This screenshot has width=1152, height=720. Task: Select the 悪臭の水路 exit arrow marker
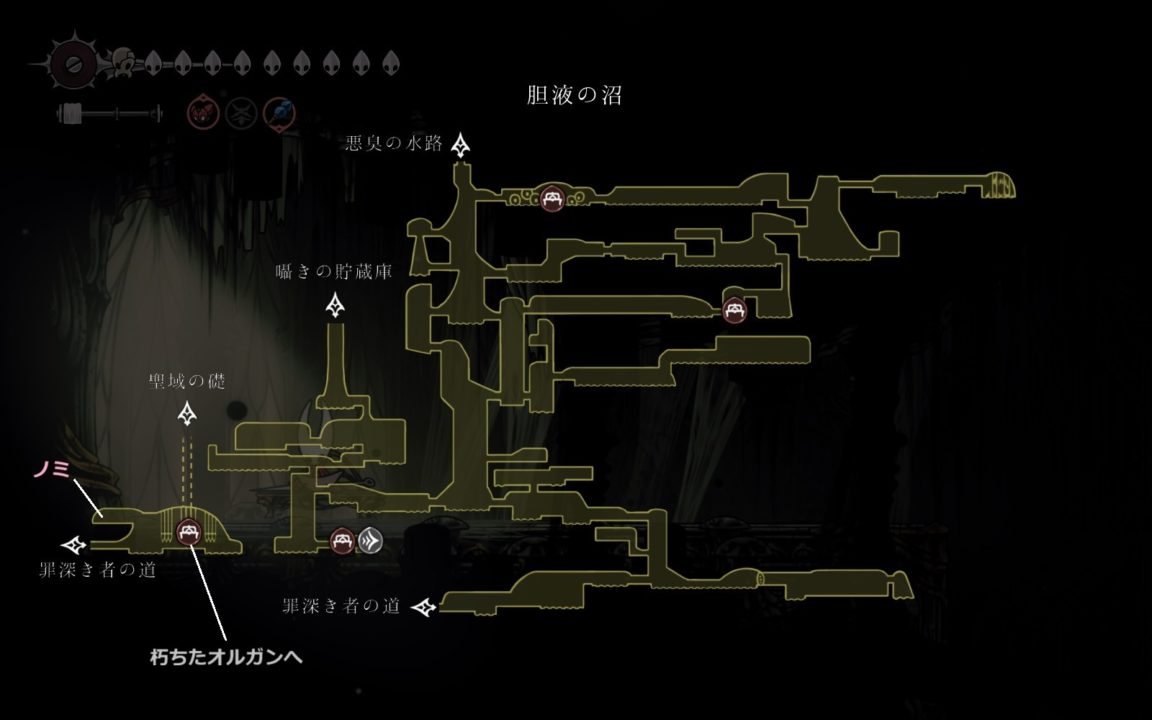[461, 146]
